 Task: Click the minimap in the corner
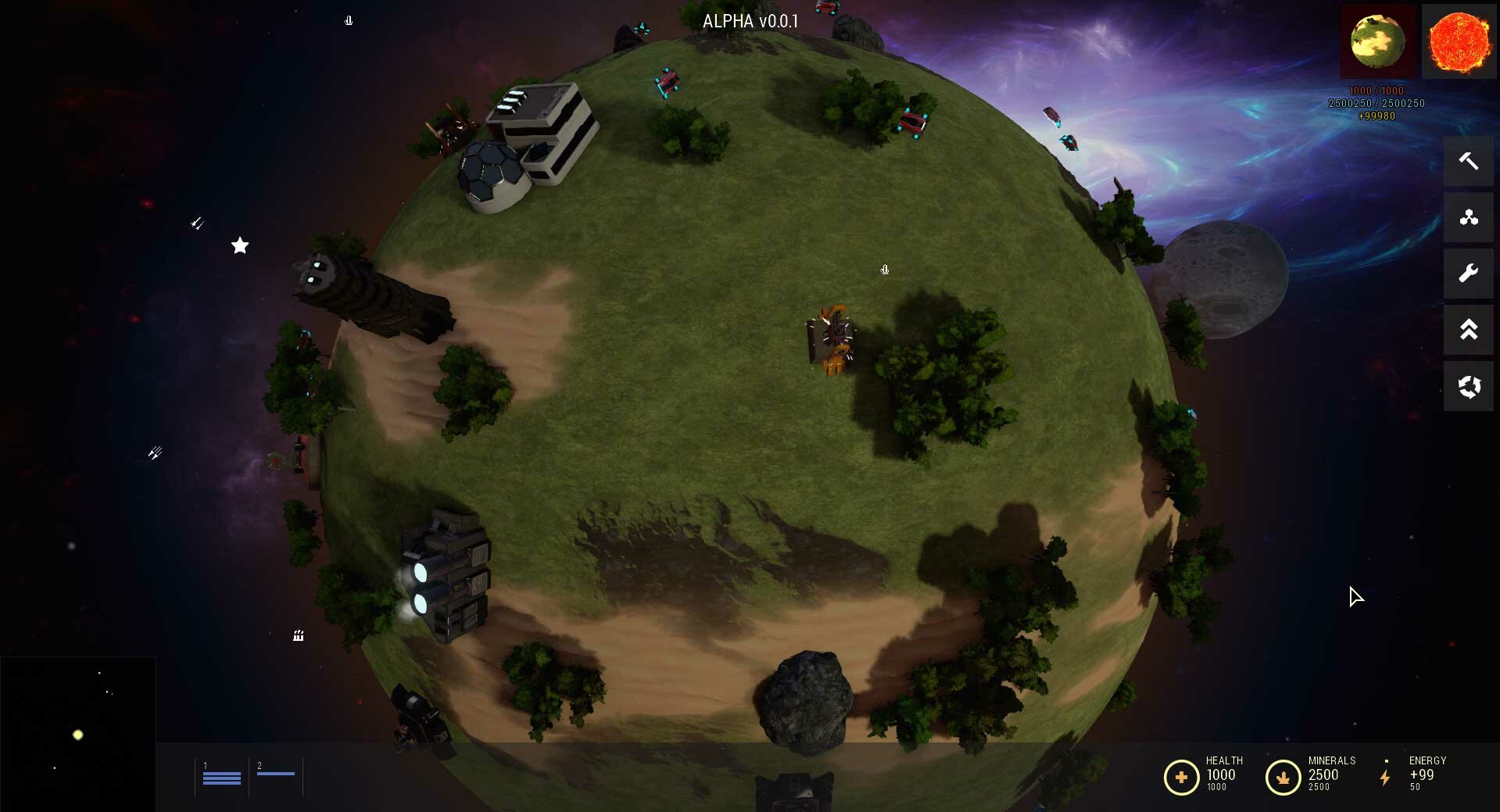[x=77, y=734]
